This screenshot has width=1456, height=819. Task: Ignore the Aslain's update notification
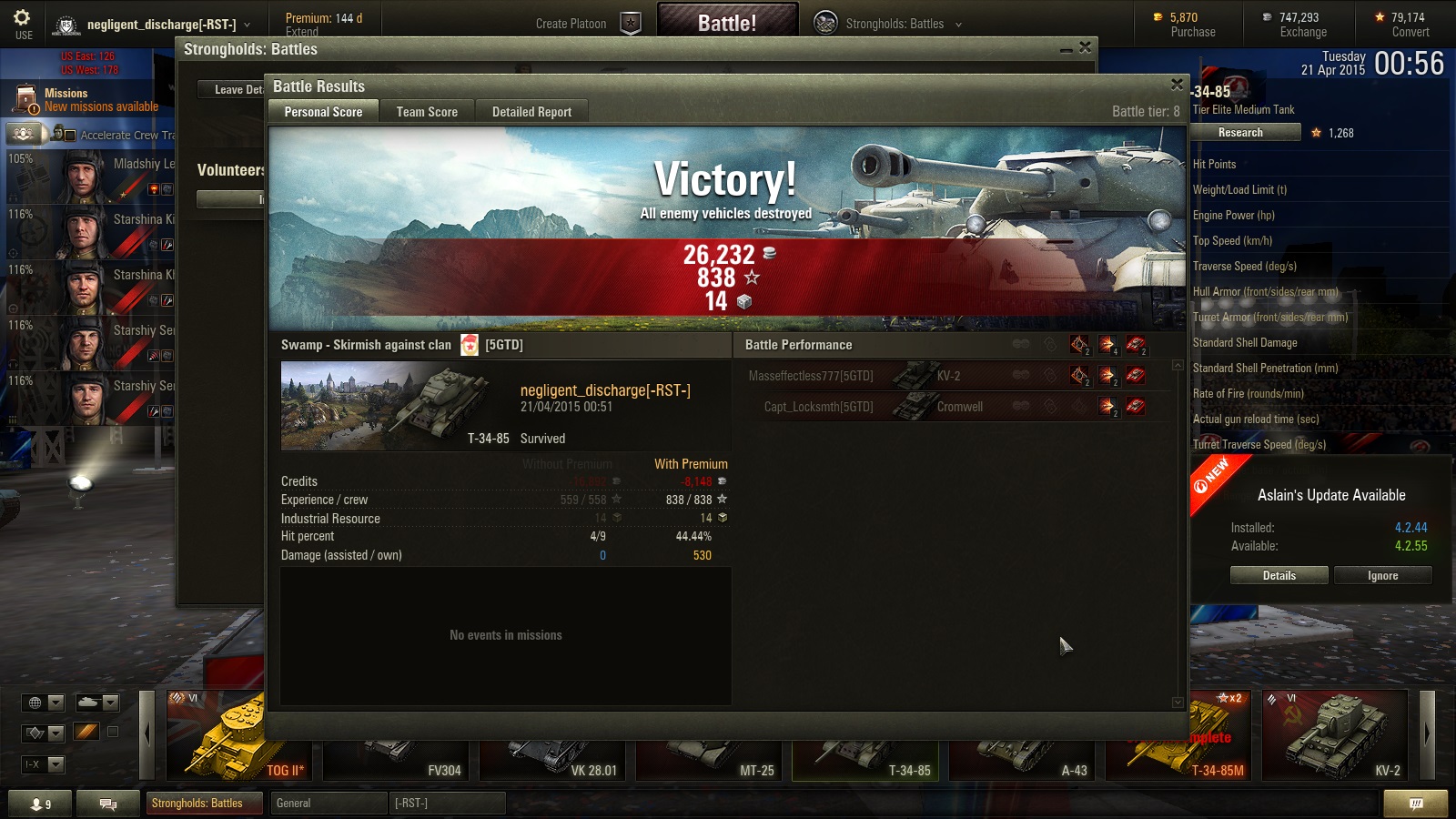[1382, 575]
